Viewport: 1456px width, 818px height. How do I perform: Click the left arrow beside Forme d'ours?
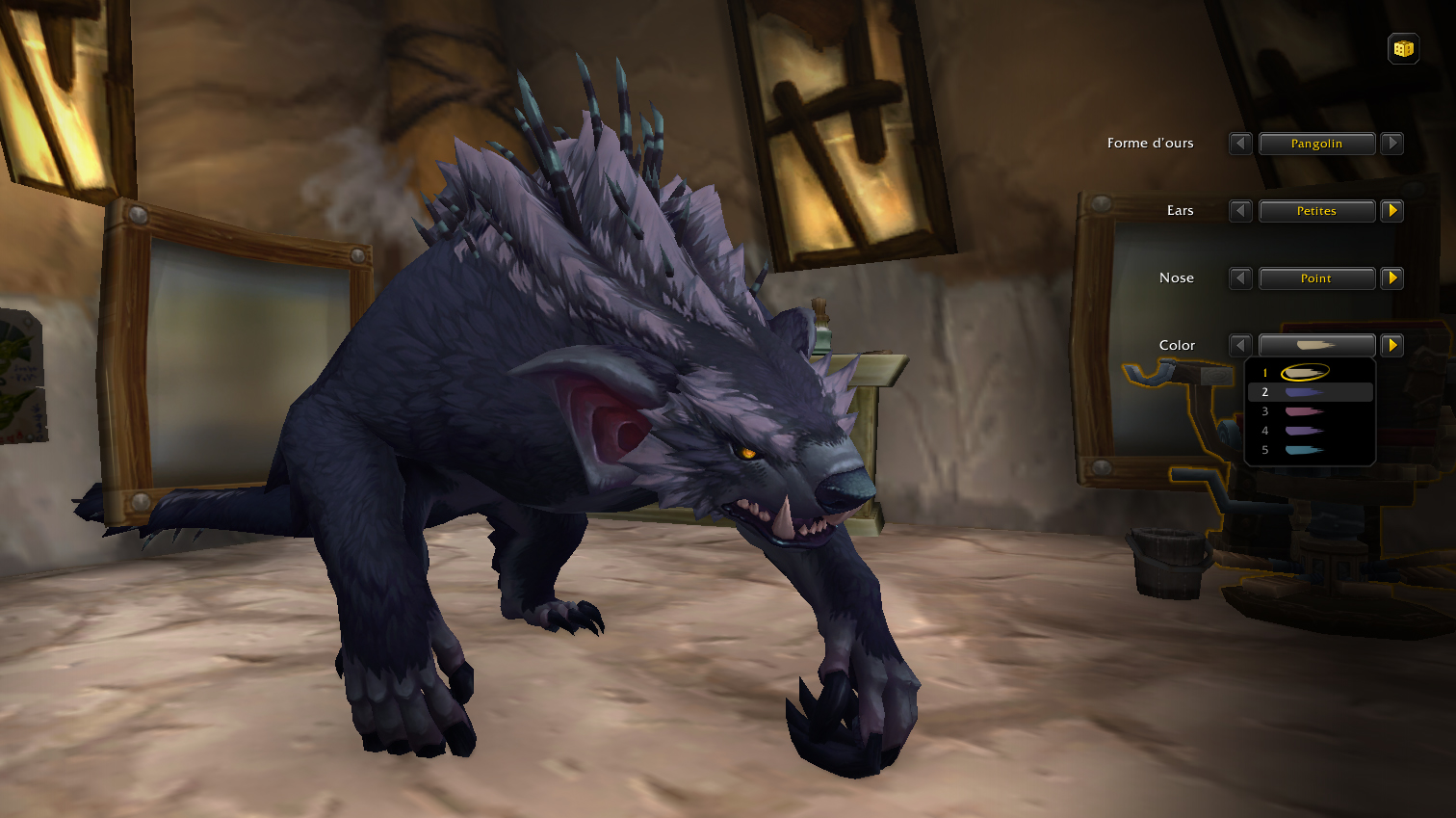click(x=1240, y=144)
